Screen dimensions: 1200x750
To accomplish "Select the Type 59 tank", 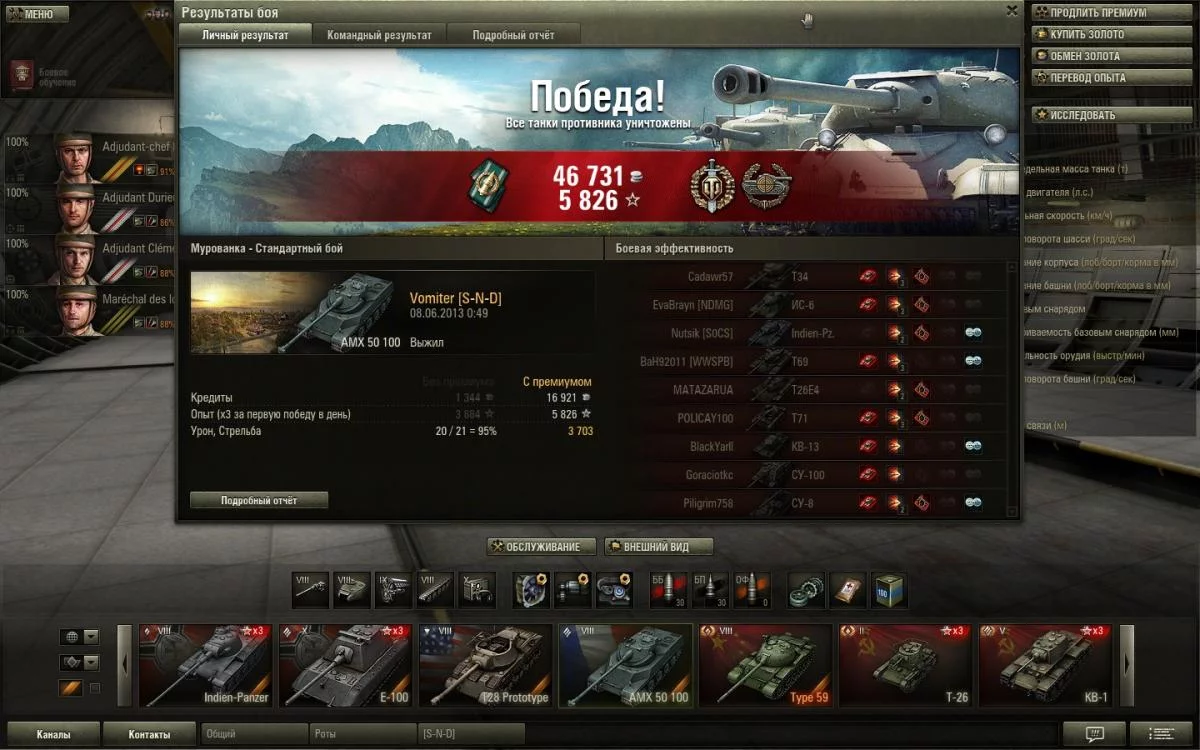I will pos(765,665).
